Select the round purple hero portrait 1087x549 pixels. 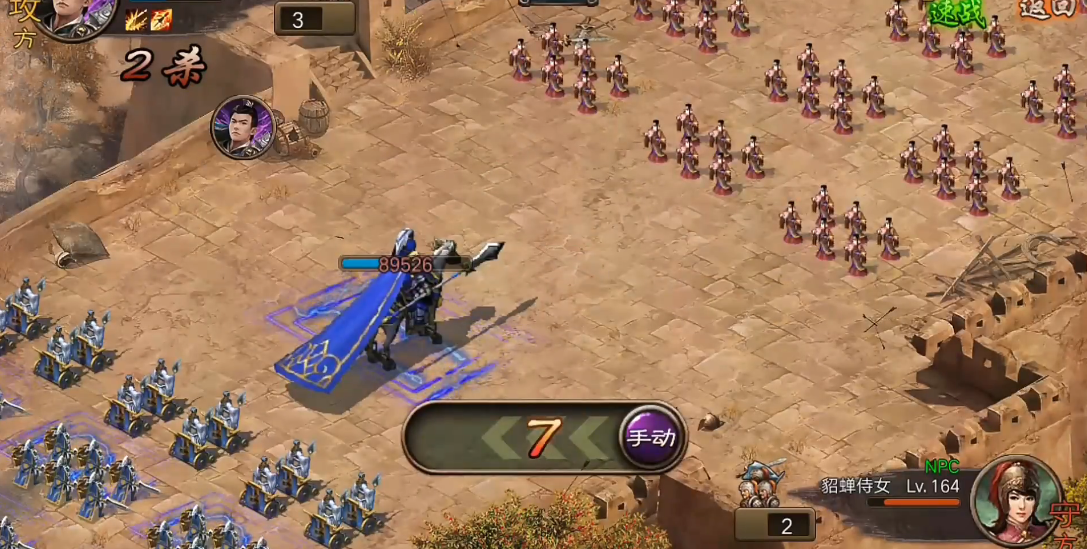coord(242,127)
